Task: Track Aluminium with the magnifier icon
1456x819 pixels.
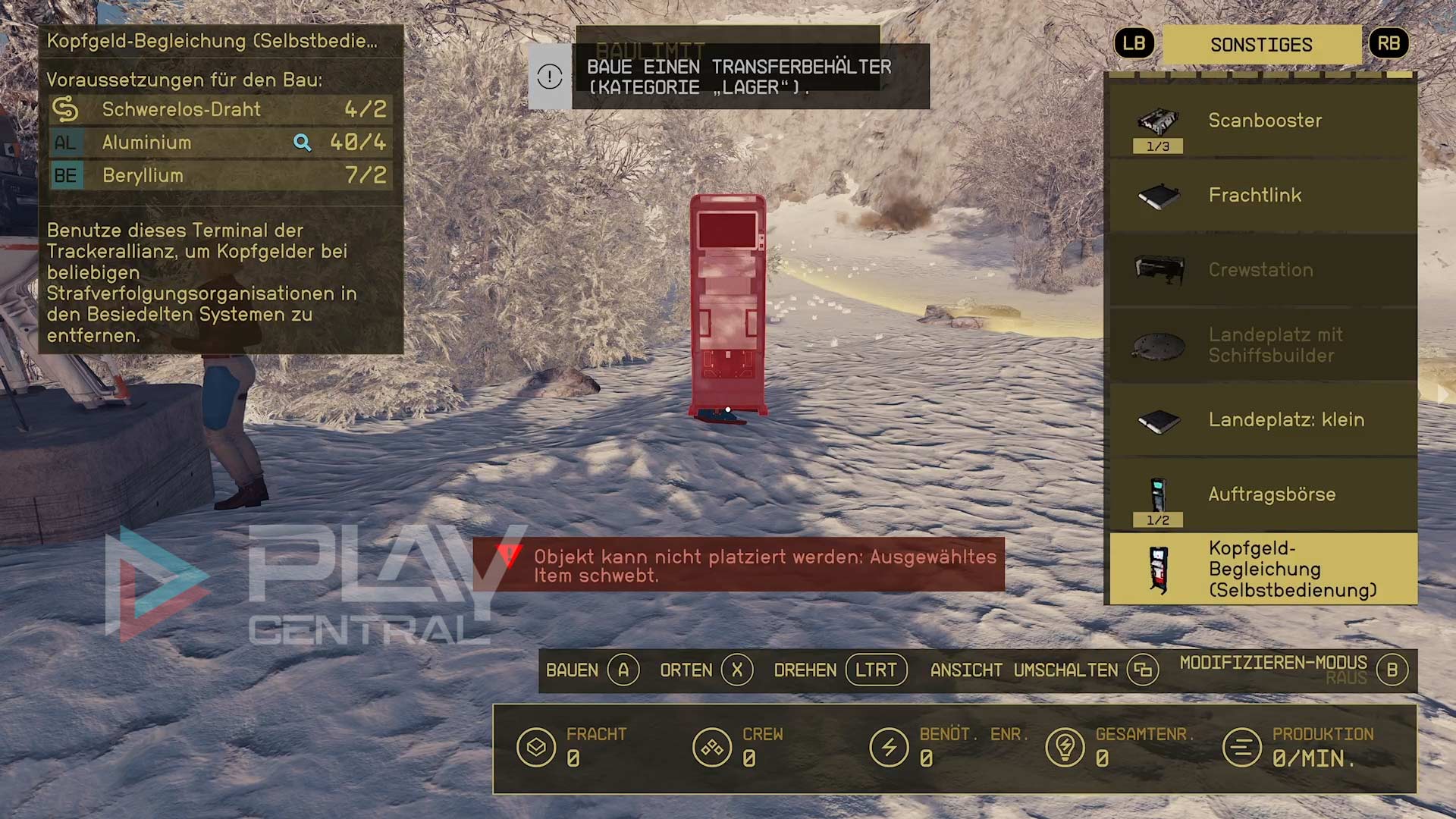Action: (x=302, y=143)
